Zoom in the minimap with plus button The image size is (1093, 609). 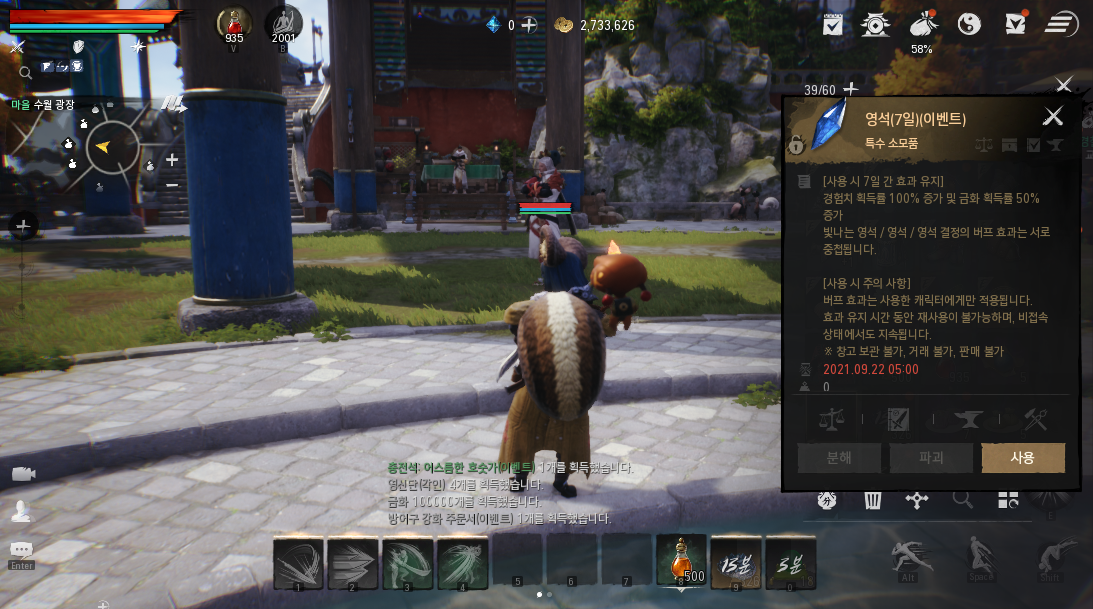pyautogui.click(x=172, y=160)
